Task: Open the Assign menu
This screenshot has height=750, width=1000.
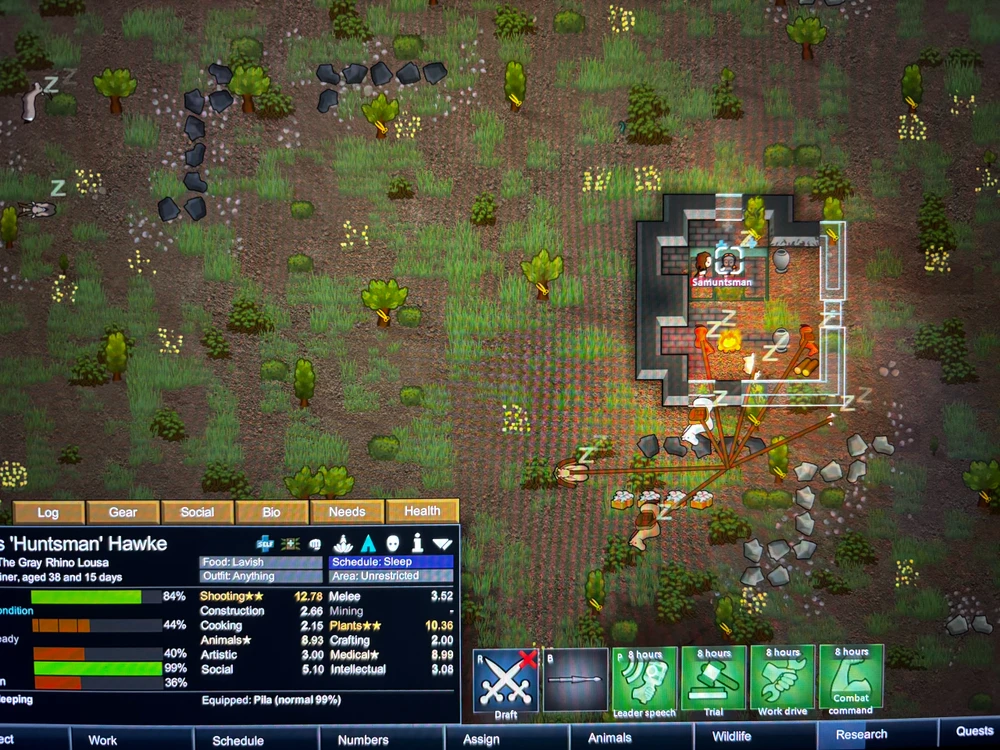Action: coord(481,739)
